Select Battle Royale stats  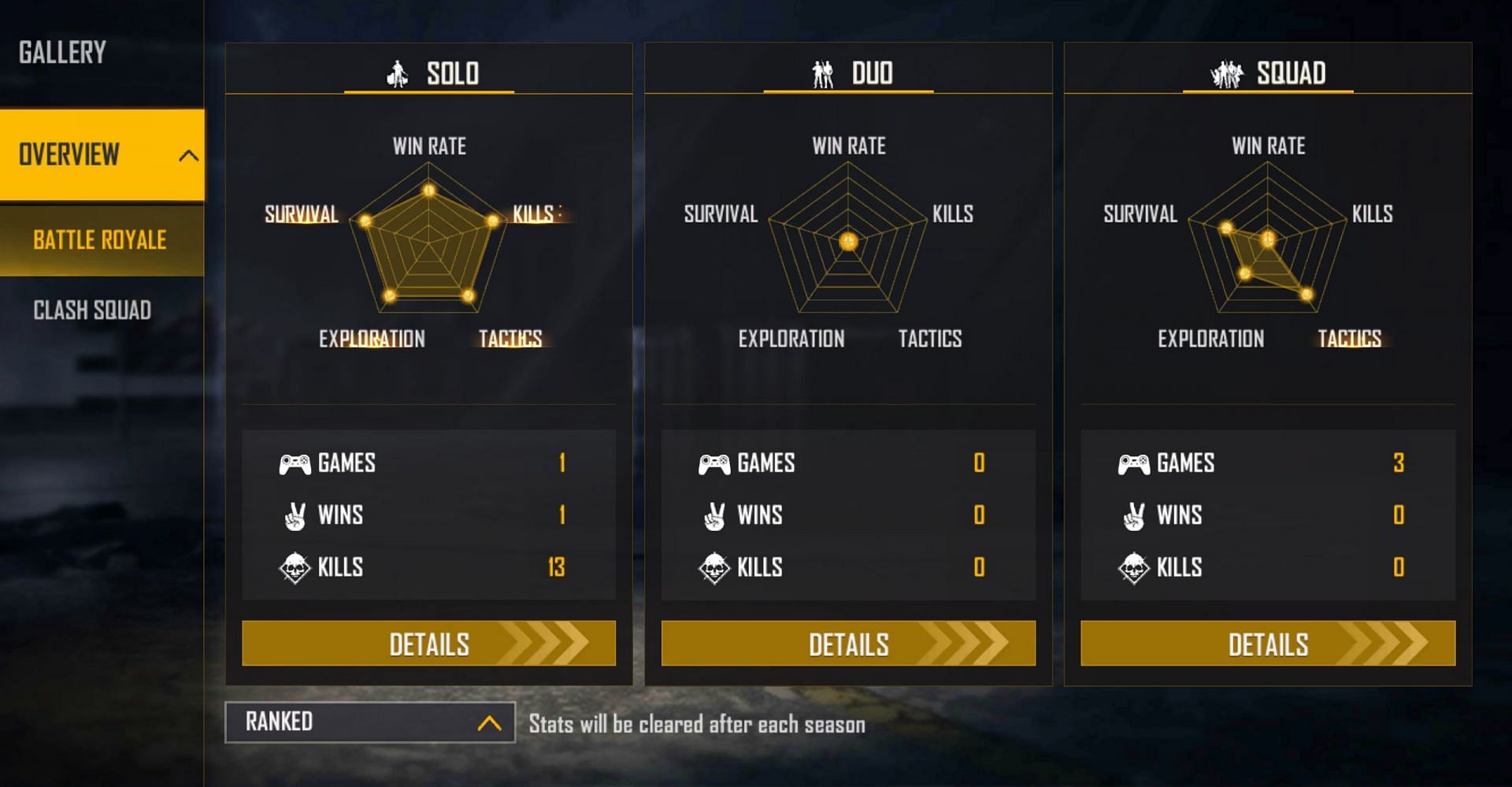100,239
